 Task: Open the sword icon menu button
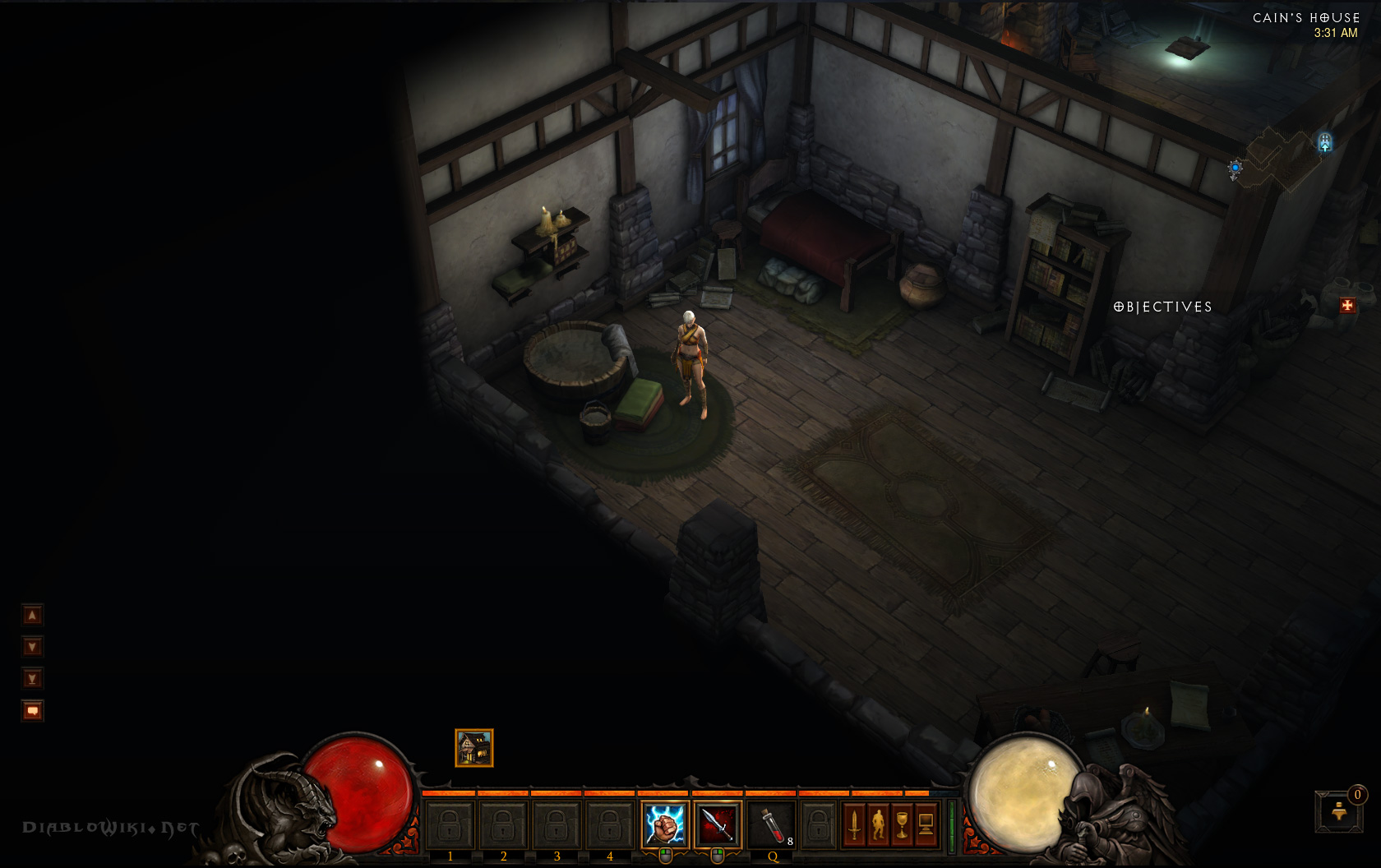(854, 824)
